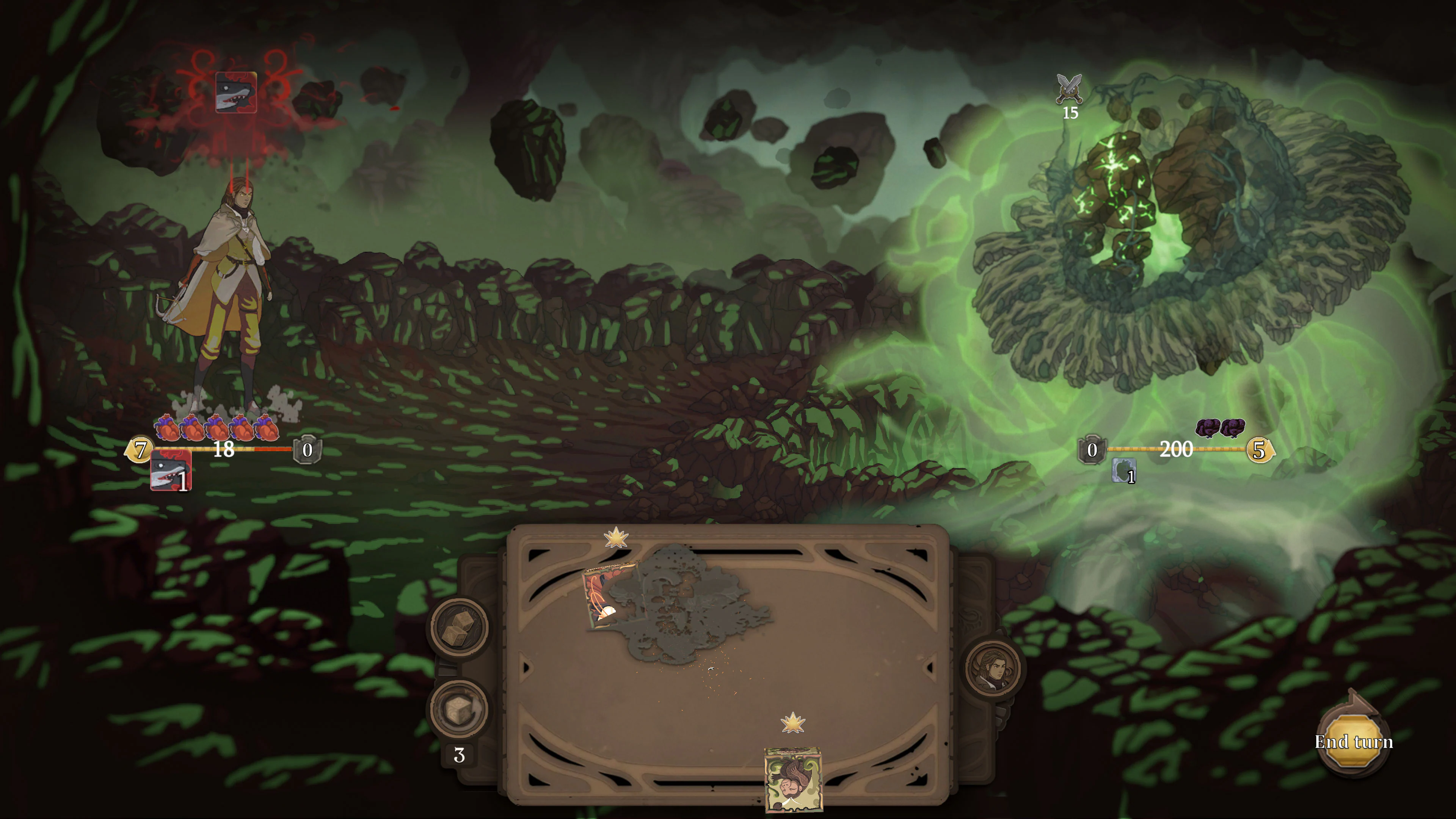Click the enemy's shield icon showing 0

tap(1093, 450)
